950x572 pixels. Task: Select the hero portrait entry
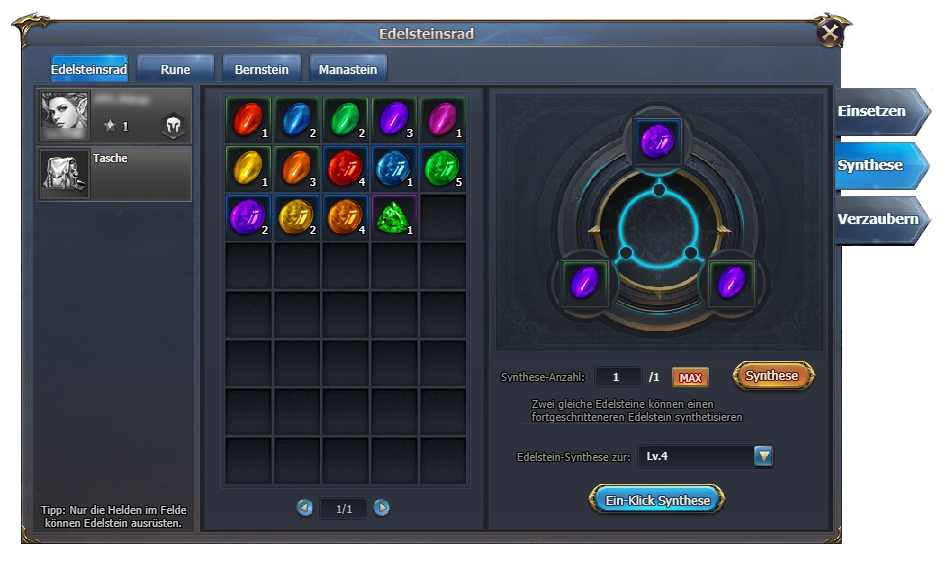(x=114, y=115)
